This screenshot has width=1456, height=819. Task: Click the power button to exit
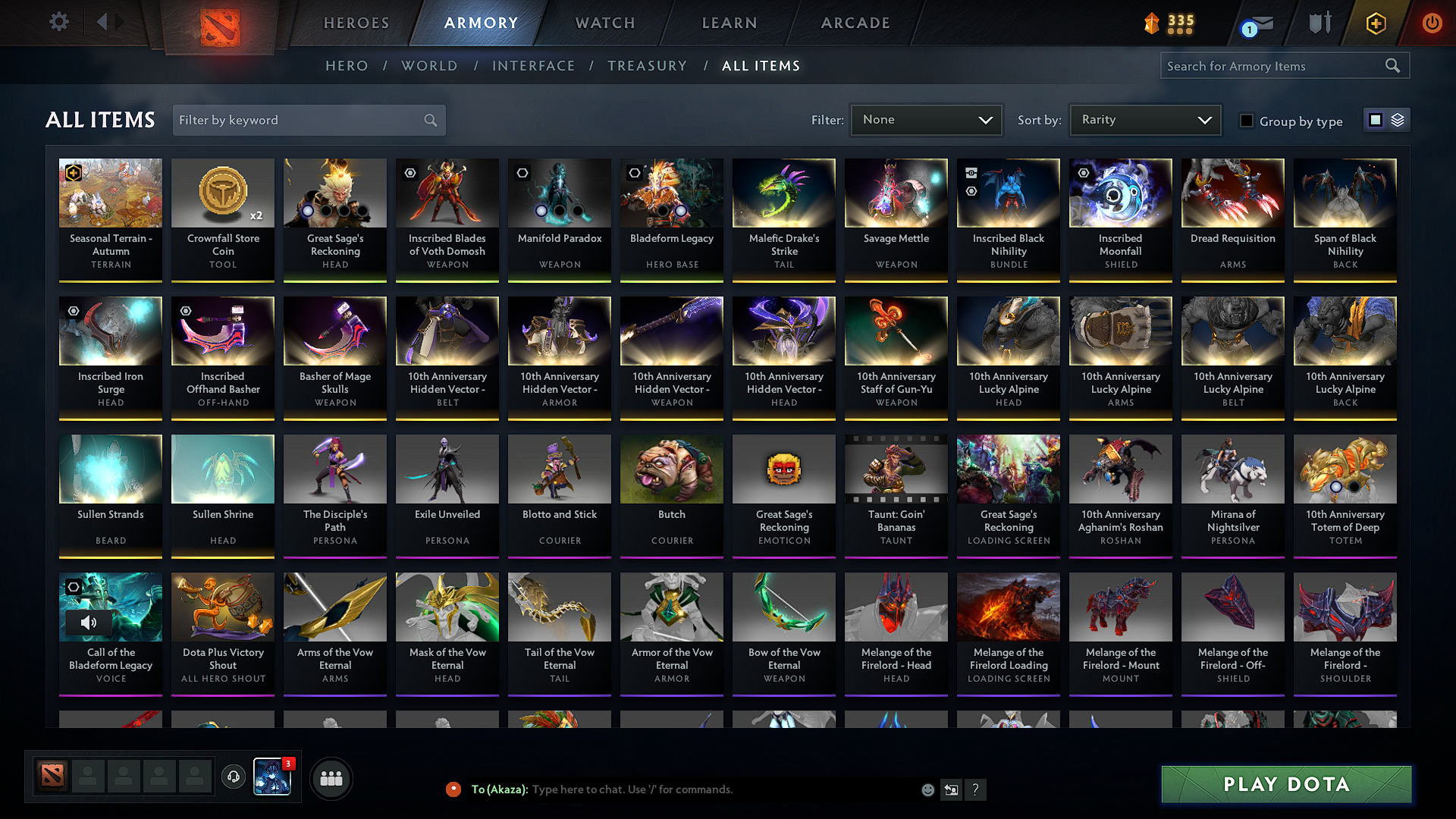coord(1432,23)
